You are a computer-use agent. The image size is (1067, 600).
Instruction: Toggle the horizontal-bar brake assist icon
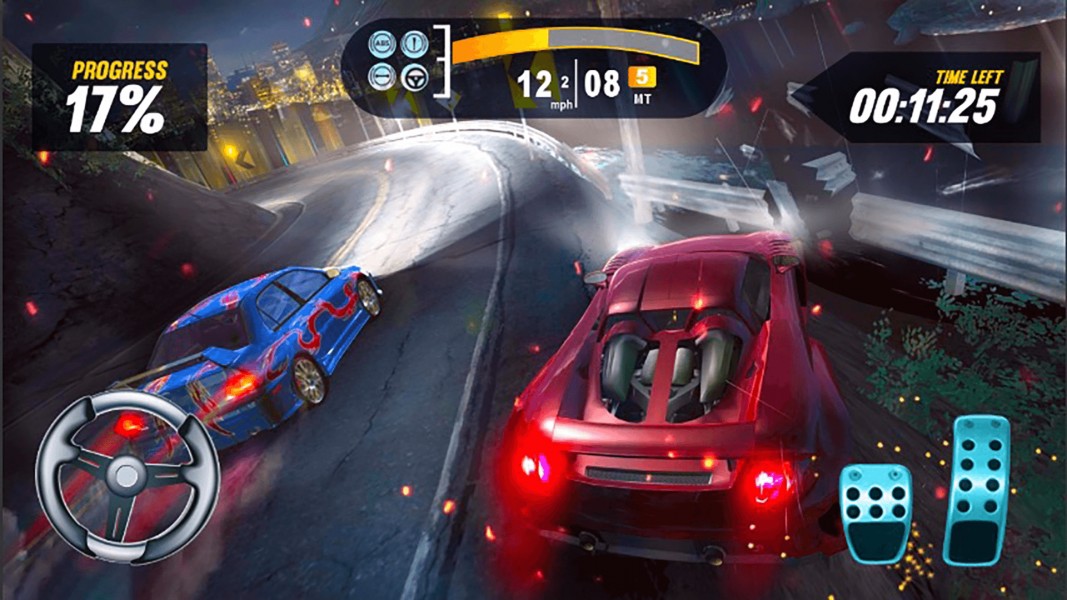click(x=382, y=76)
